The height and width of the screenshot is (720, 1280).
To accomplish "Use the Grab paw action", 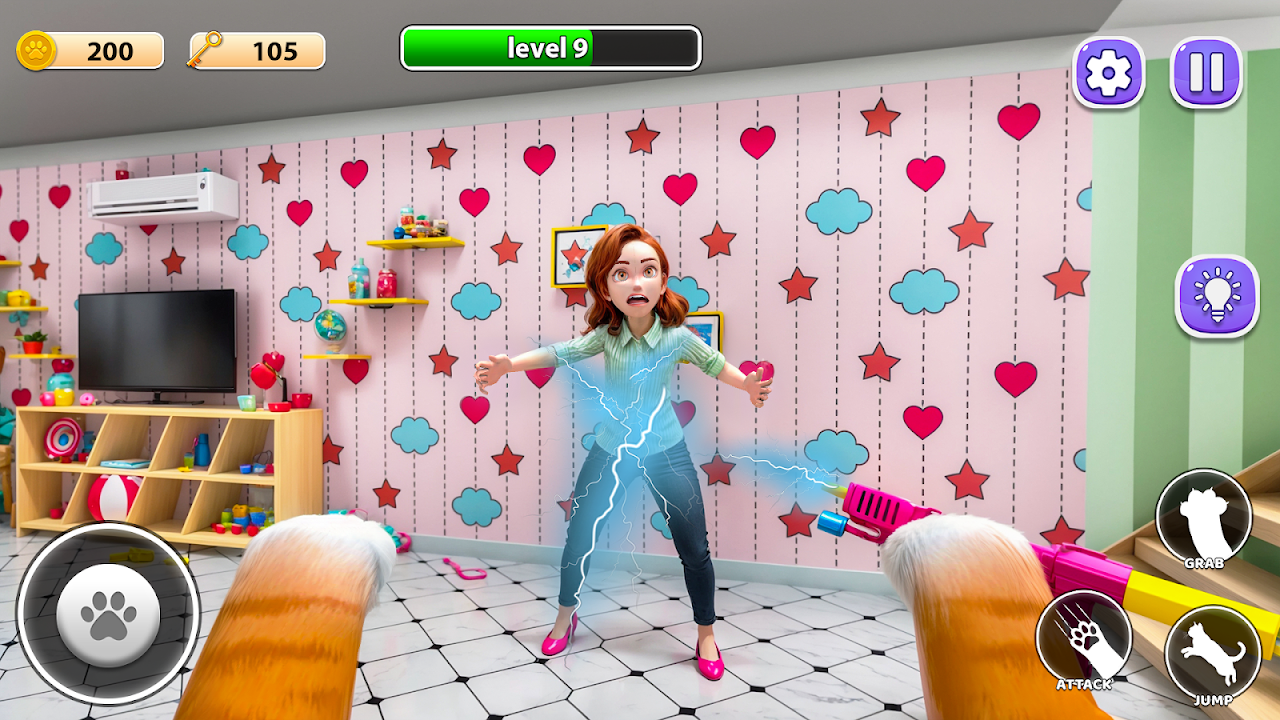I will coord(1203,519).
